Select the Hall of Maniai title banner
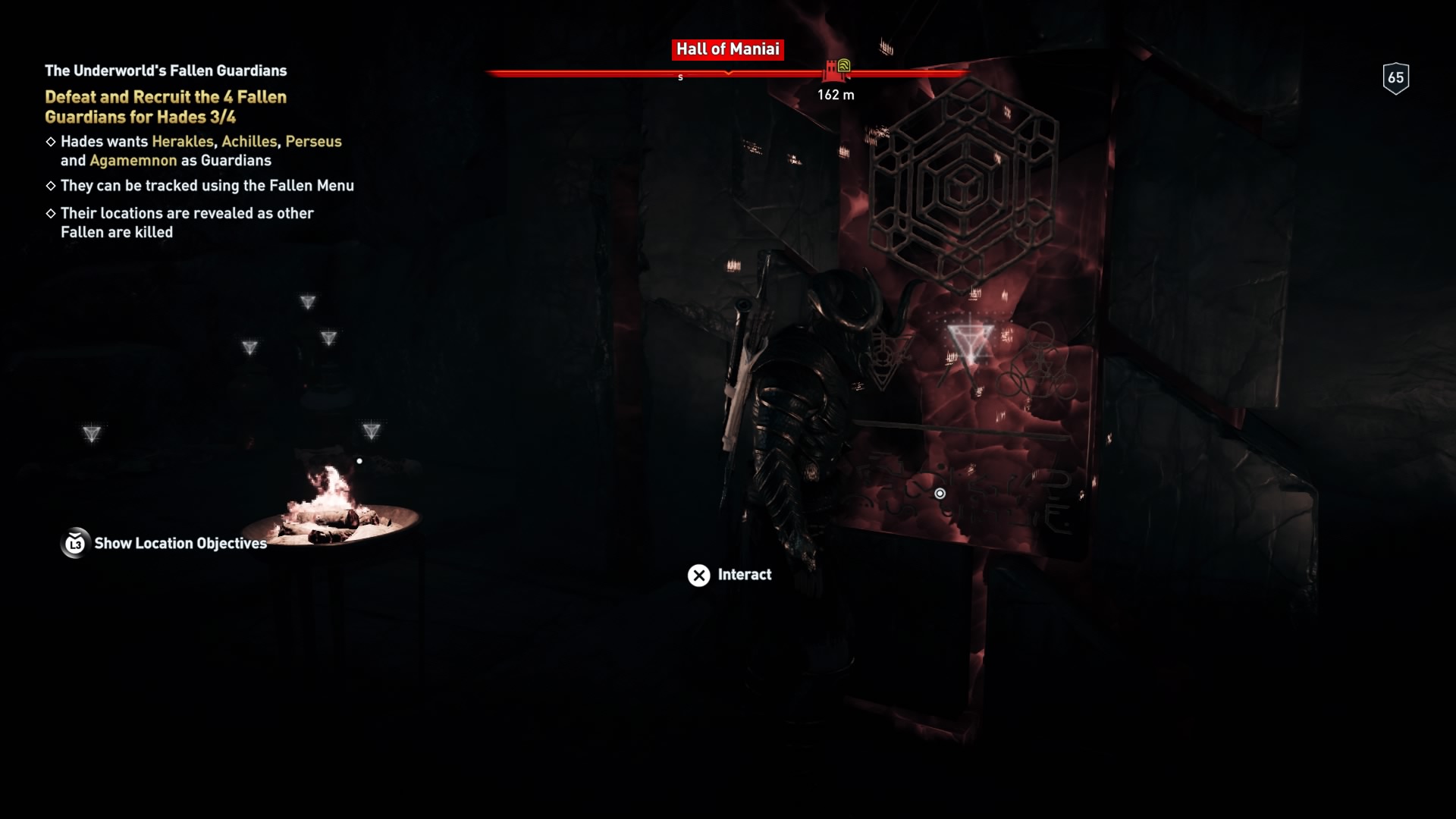1456x819 pixels. point(727,49)
